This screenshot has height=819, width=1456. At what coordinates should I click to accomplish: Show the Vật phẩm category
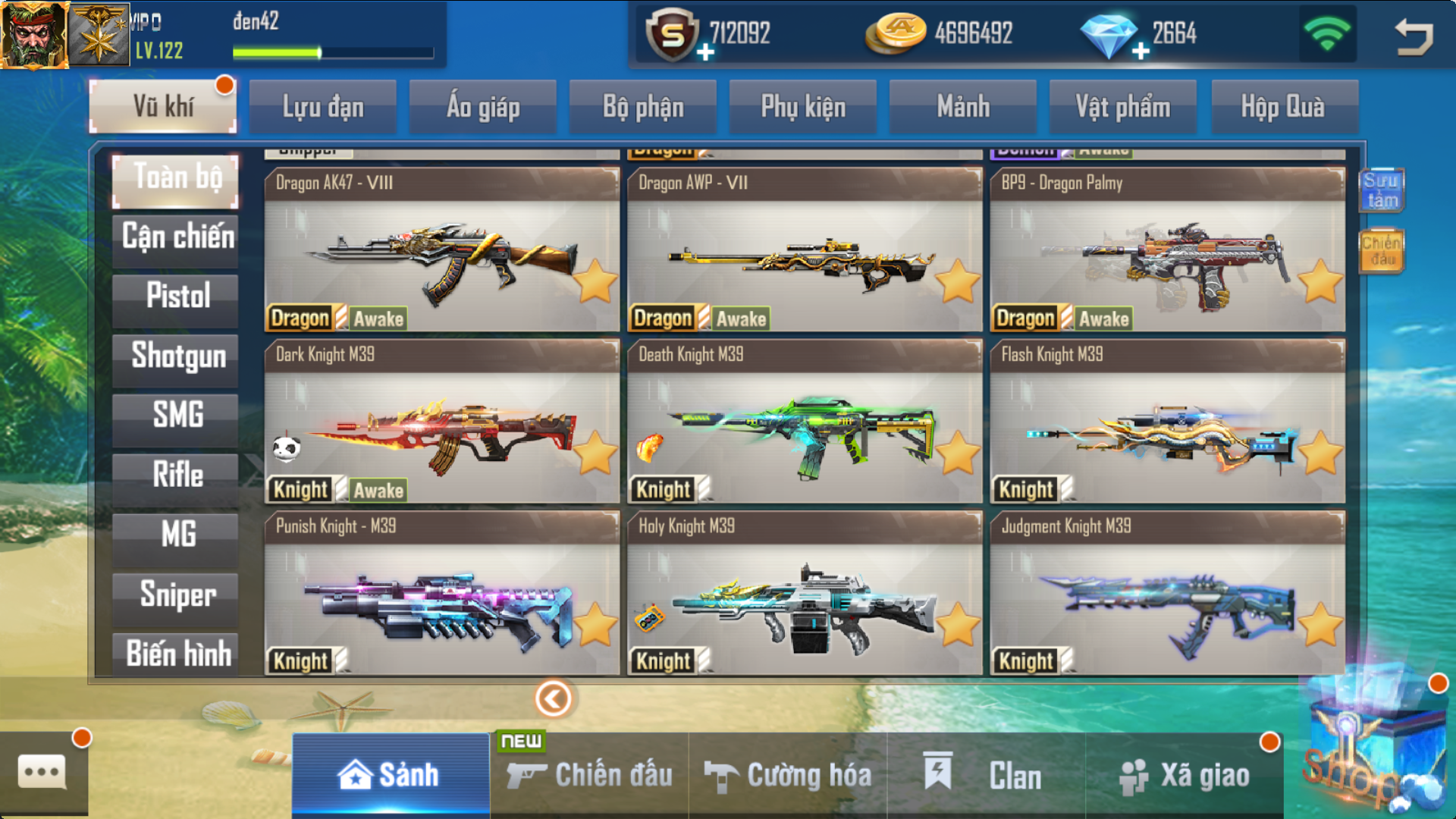(1122, 107)
